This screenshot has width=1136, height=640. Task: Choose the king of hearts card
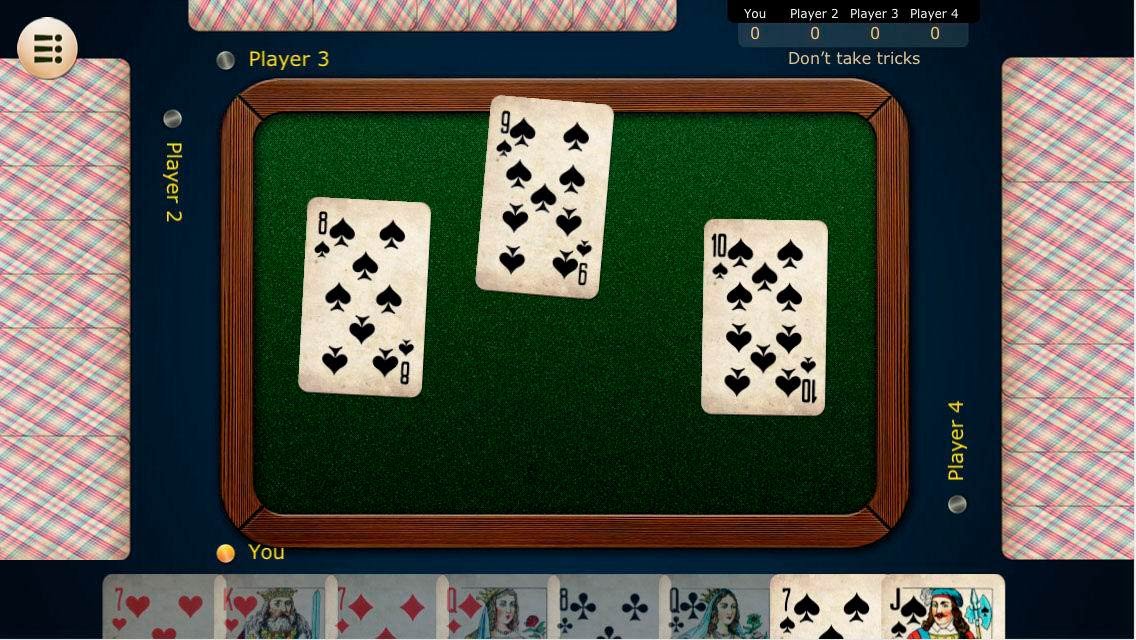(x=268, y=608)
